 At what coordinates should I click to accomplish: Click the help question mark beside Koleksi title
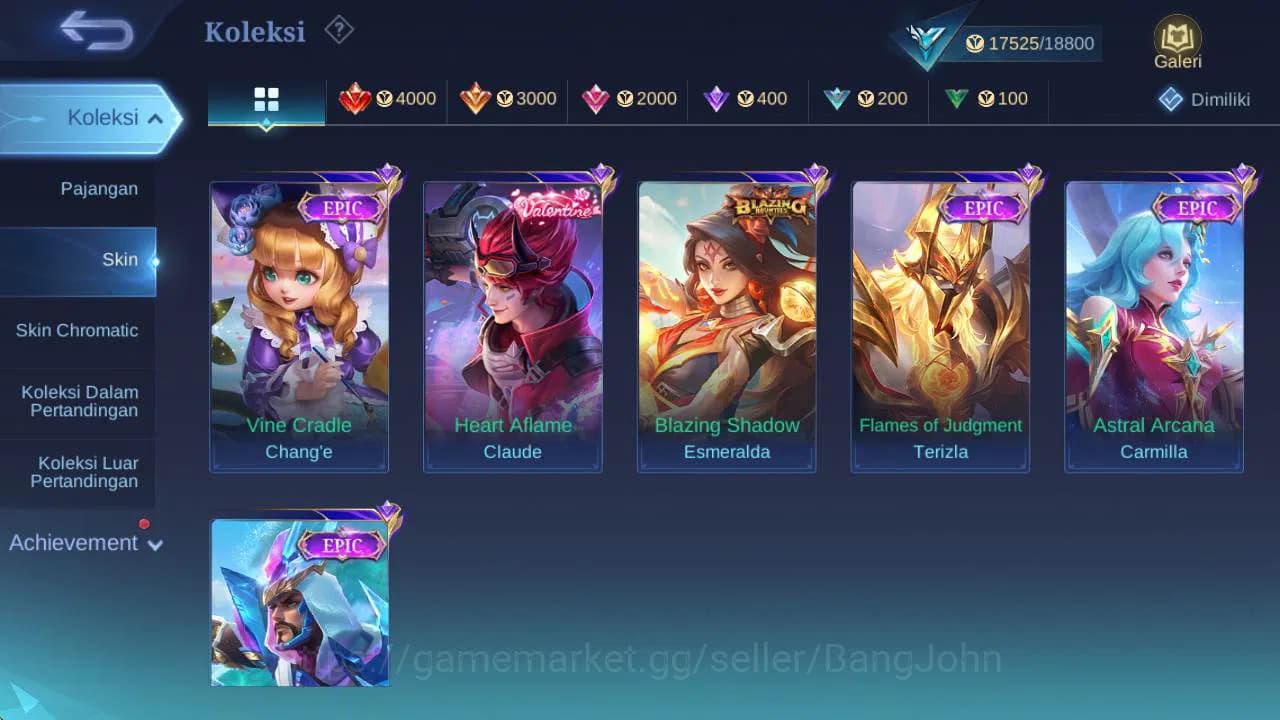(x=338, y=31)
